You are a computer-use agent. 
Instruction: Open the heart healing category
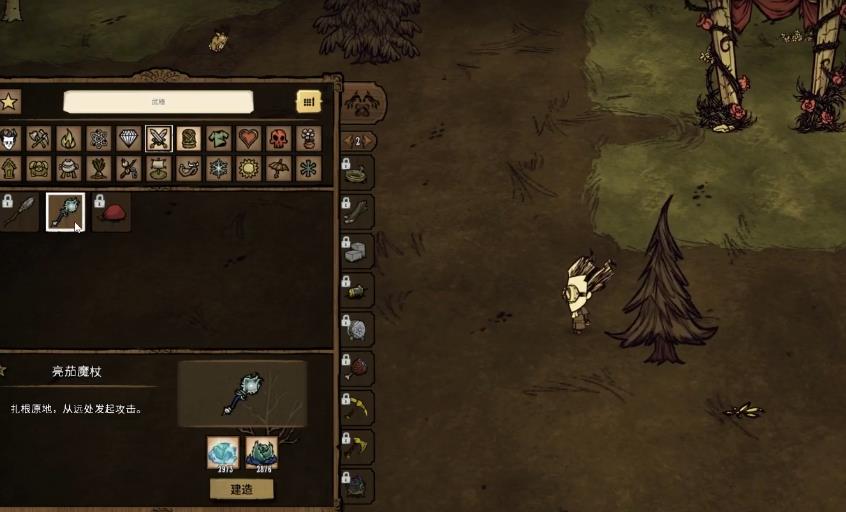pos(248,138)
